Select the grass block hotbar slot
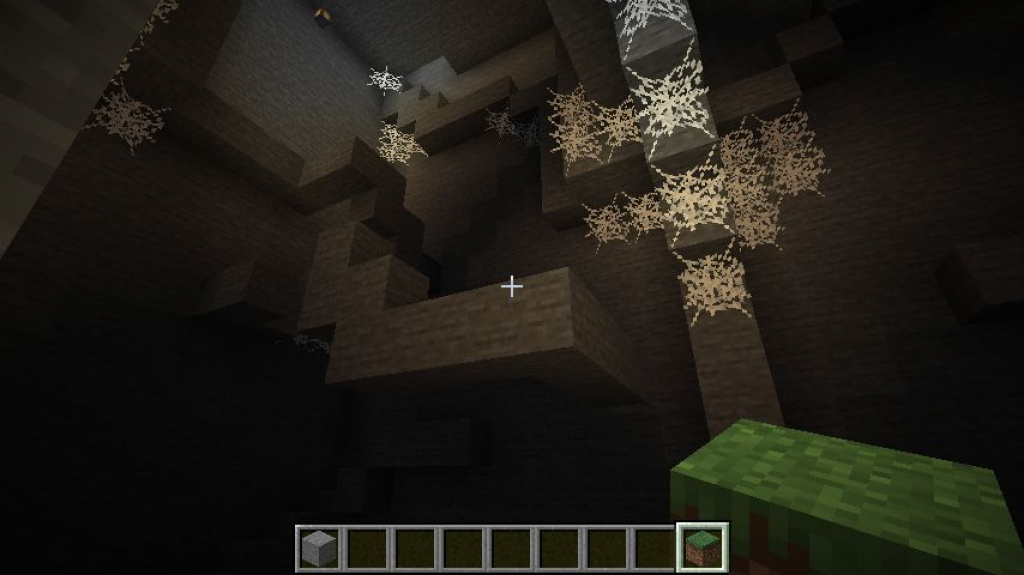1024x575 pixels. 702,547
